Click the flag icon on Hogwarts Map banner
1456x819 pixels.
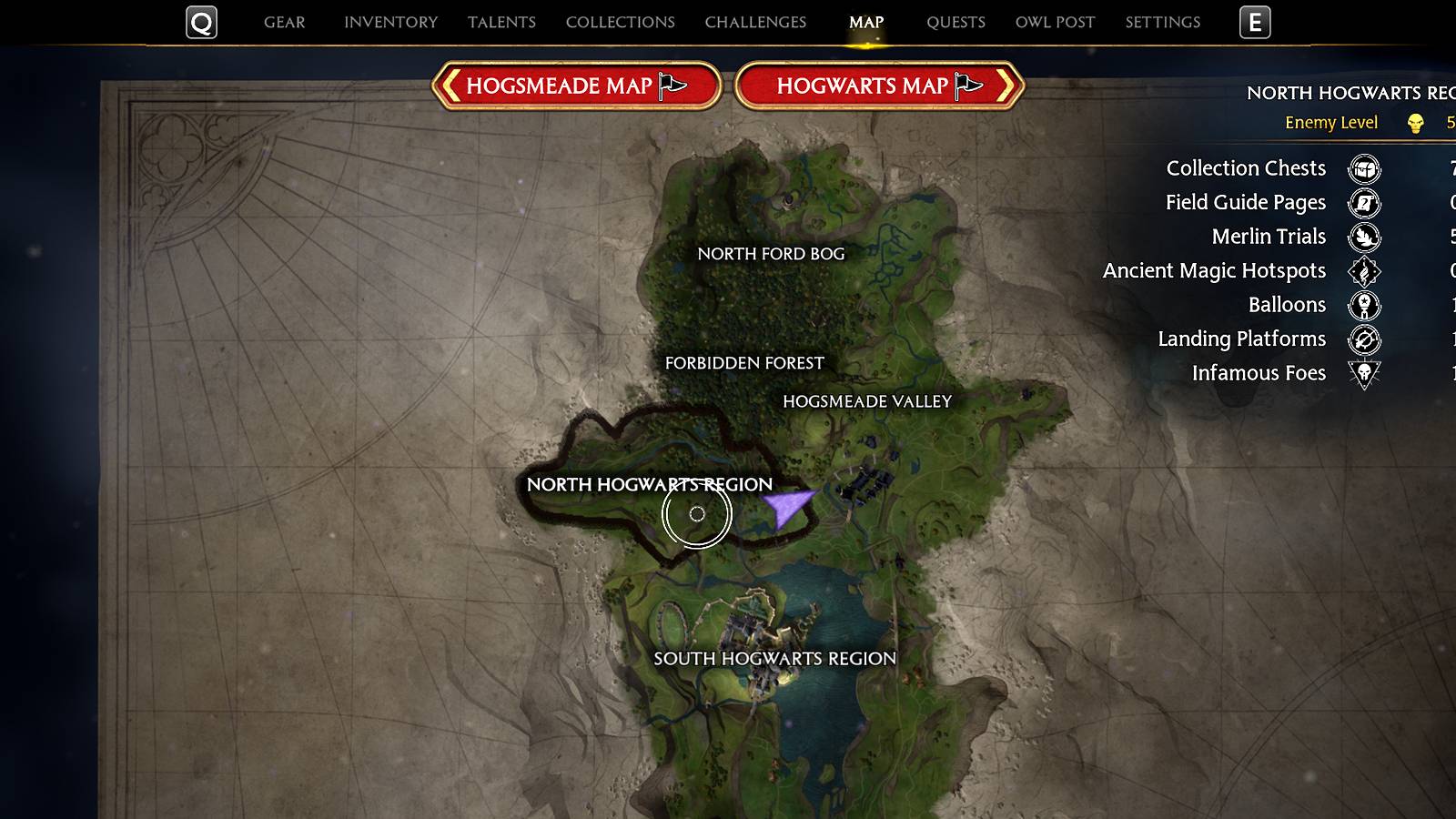coord(964,86)
